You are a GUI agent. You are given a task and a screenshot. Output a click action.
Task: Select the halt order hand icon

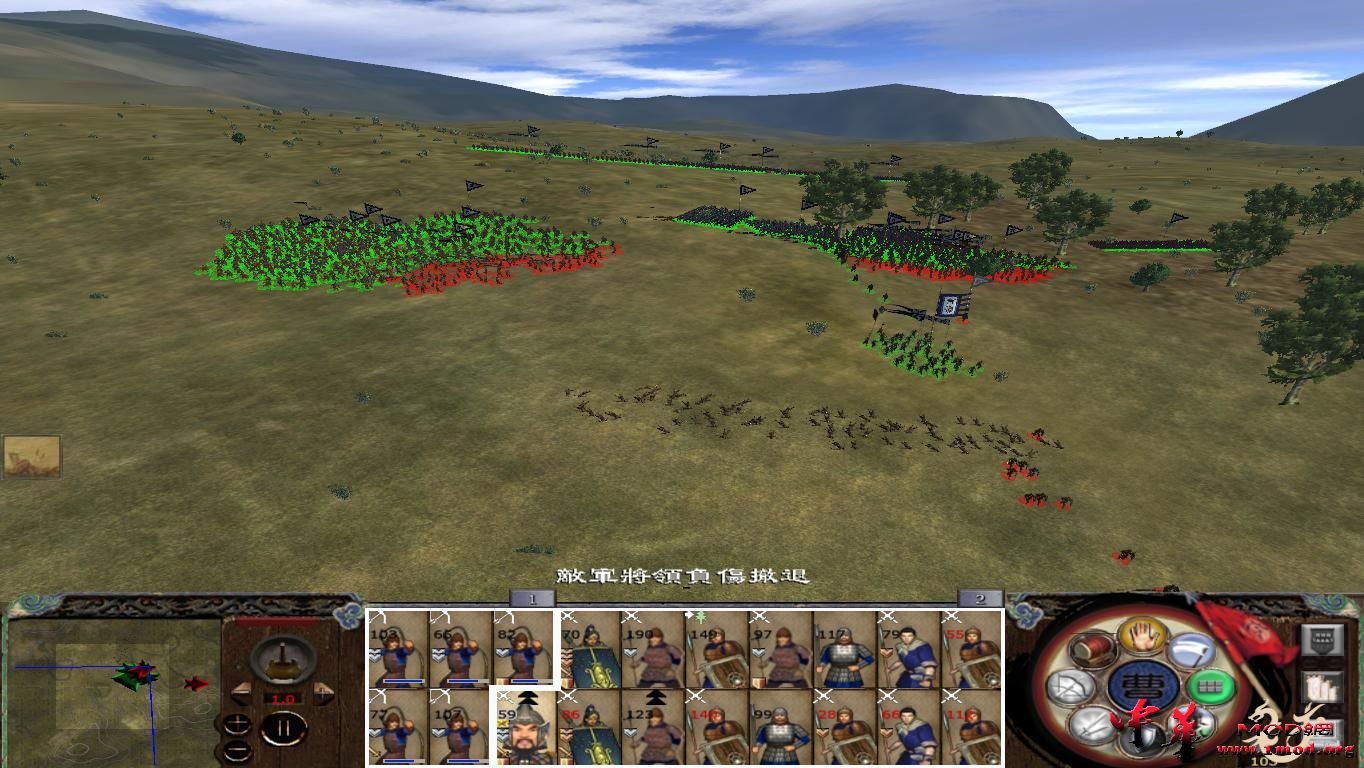tap(1143, 637)
